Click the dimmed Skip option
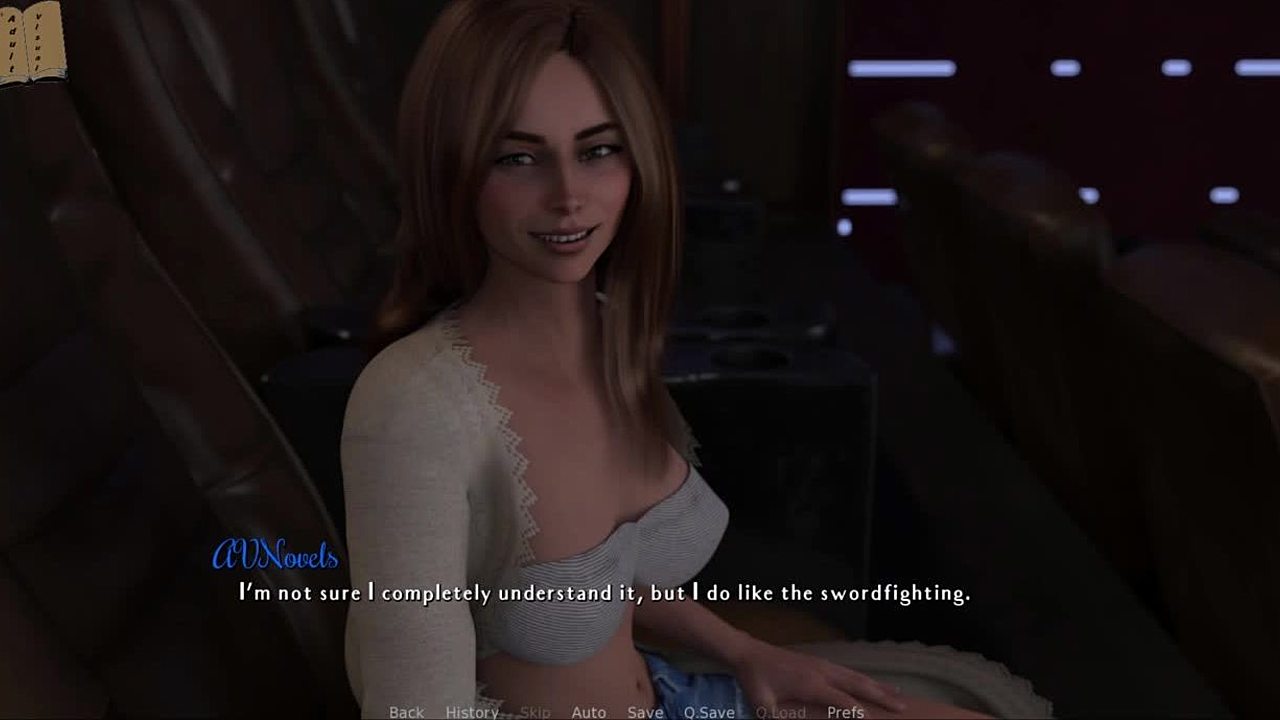 pyautogui.click(x=535, y=712)
